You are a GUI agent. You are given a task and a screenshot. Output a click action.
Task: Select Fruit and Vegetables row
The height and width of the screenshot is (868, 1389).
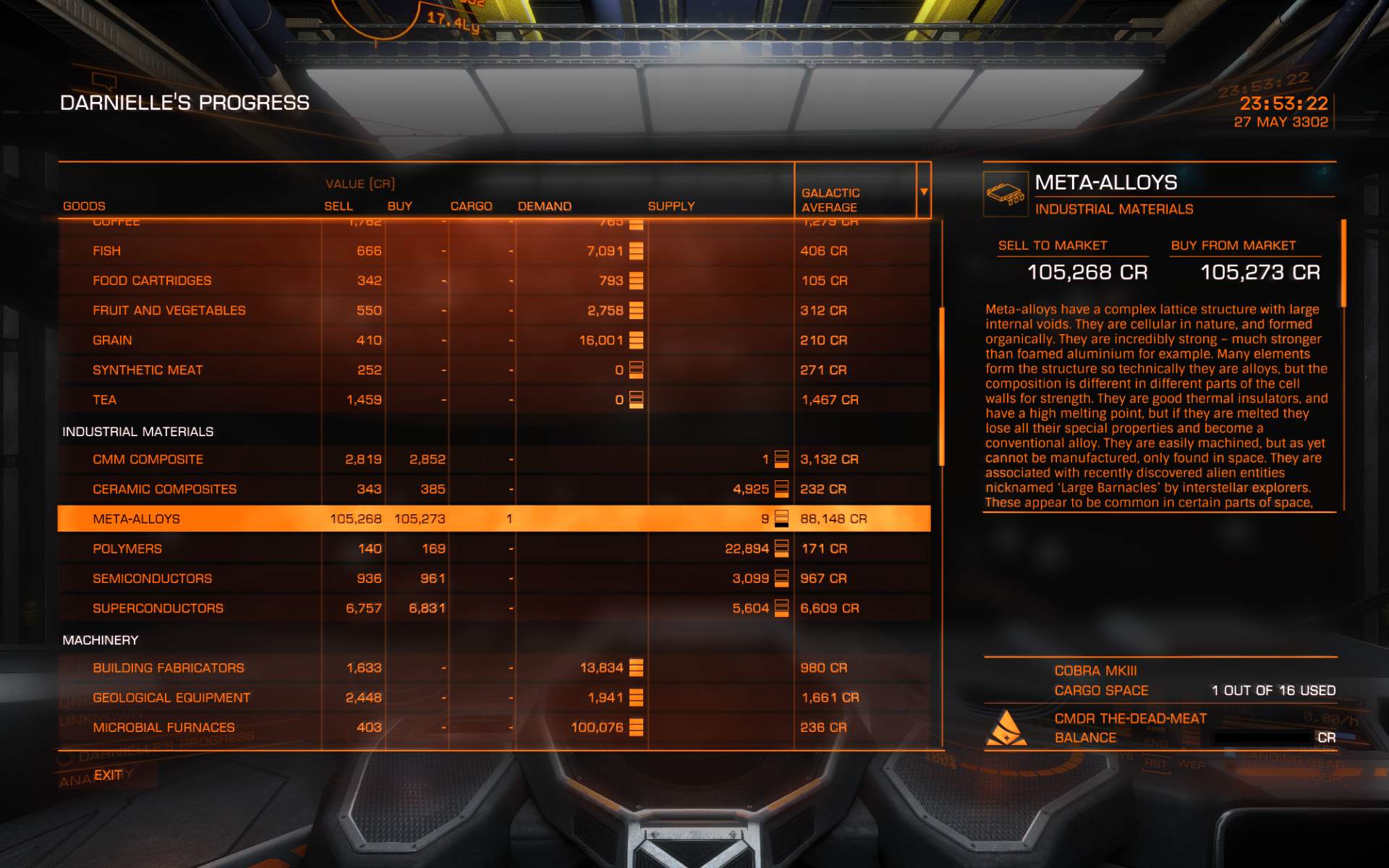(x=169, y=310)
